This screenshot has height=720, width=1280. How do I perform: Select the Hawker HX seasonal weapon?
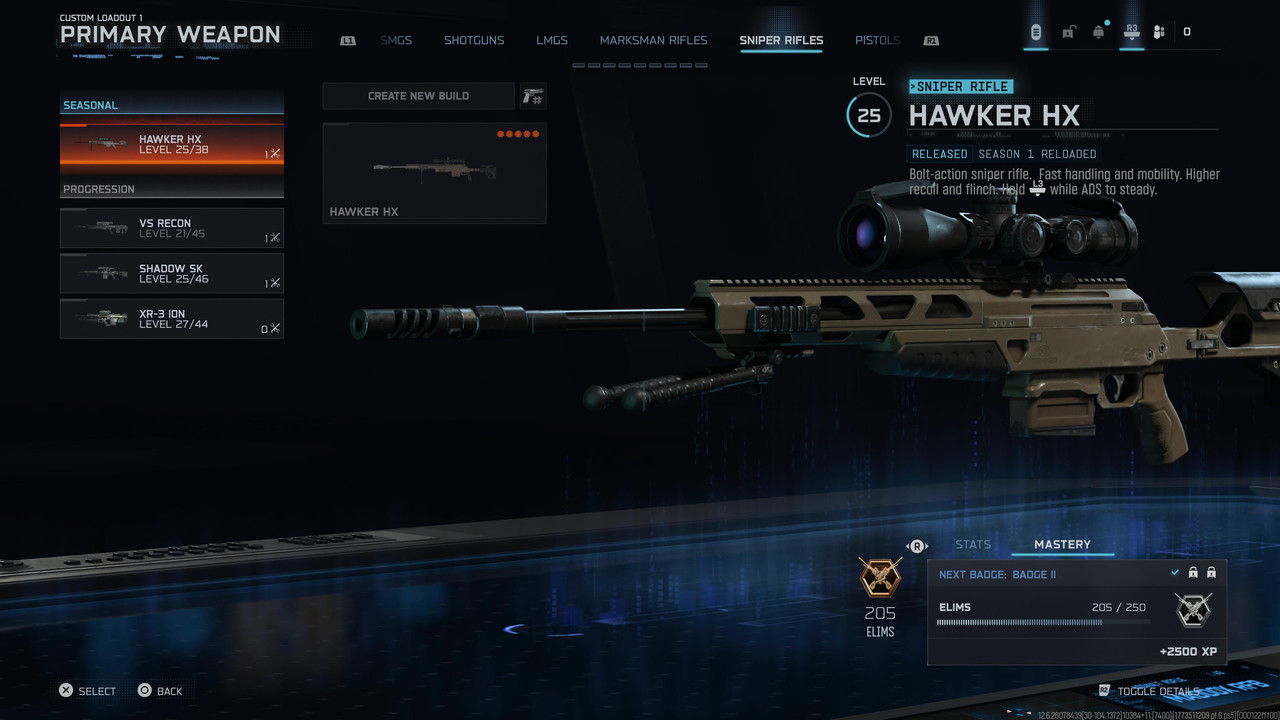[172, 145]
